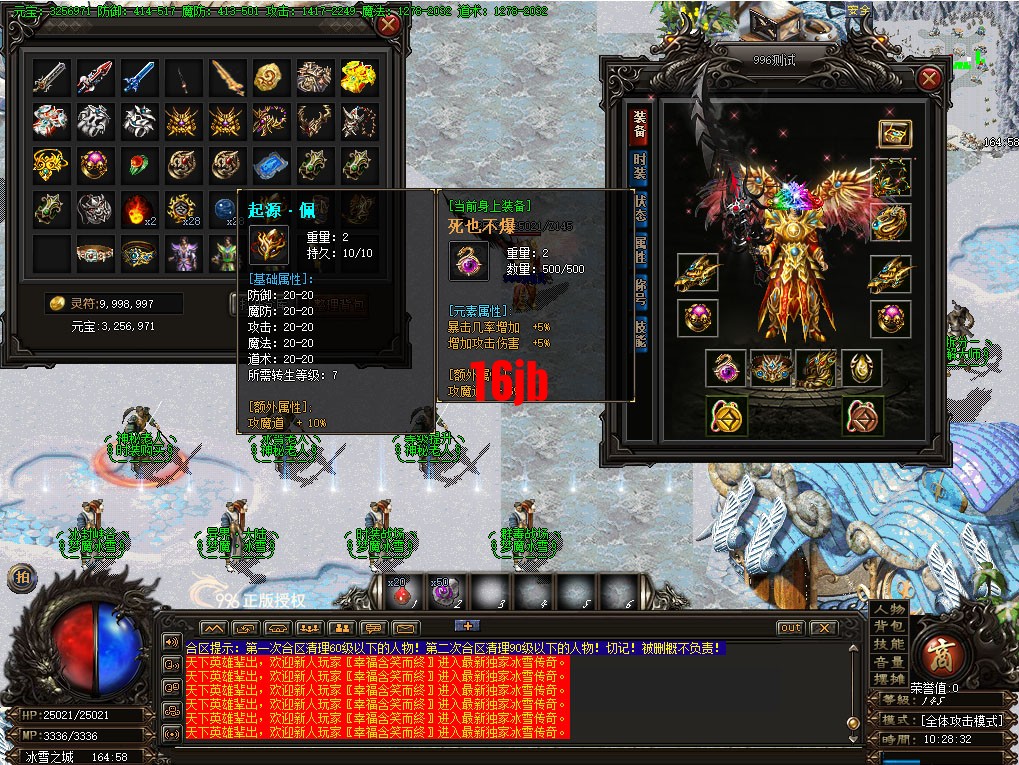
Task: Close the character equipment panel
Action: tap(929, 77)
